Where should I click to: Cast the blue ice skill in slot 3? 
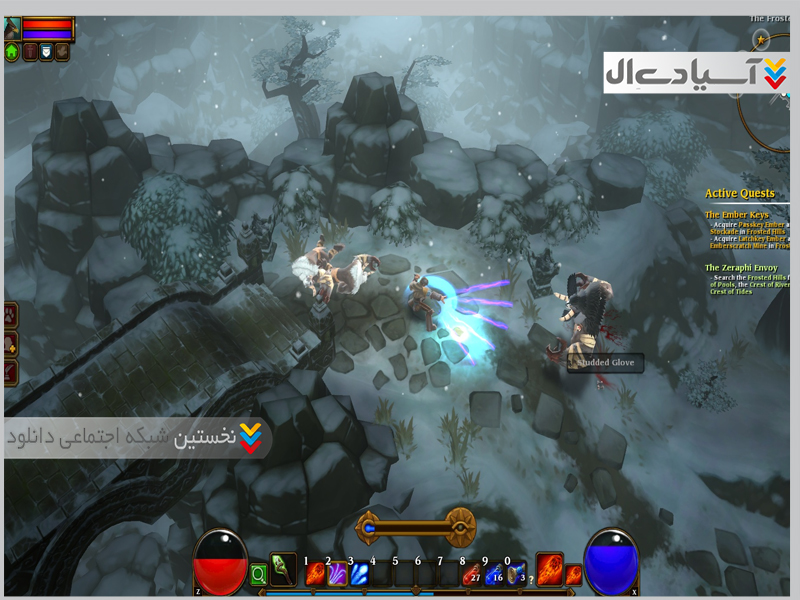(x=359, y=574)
